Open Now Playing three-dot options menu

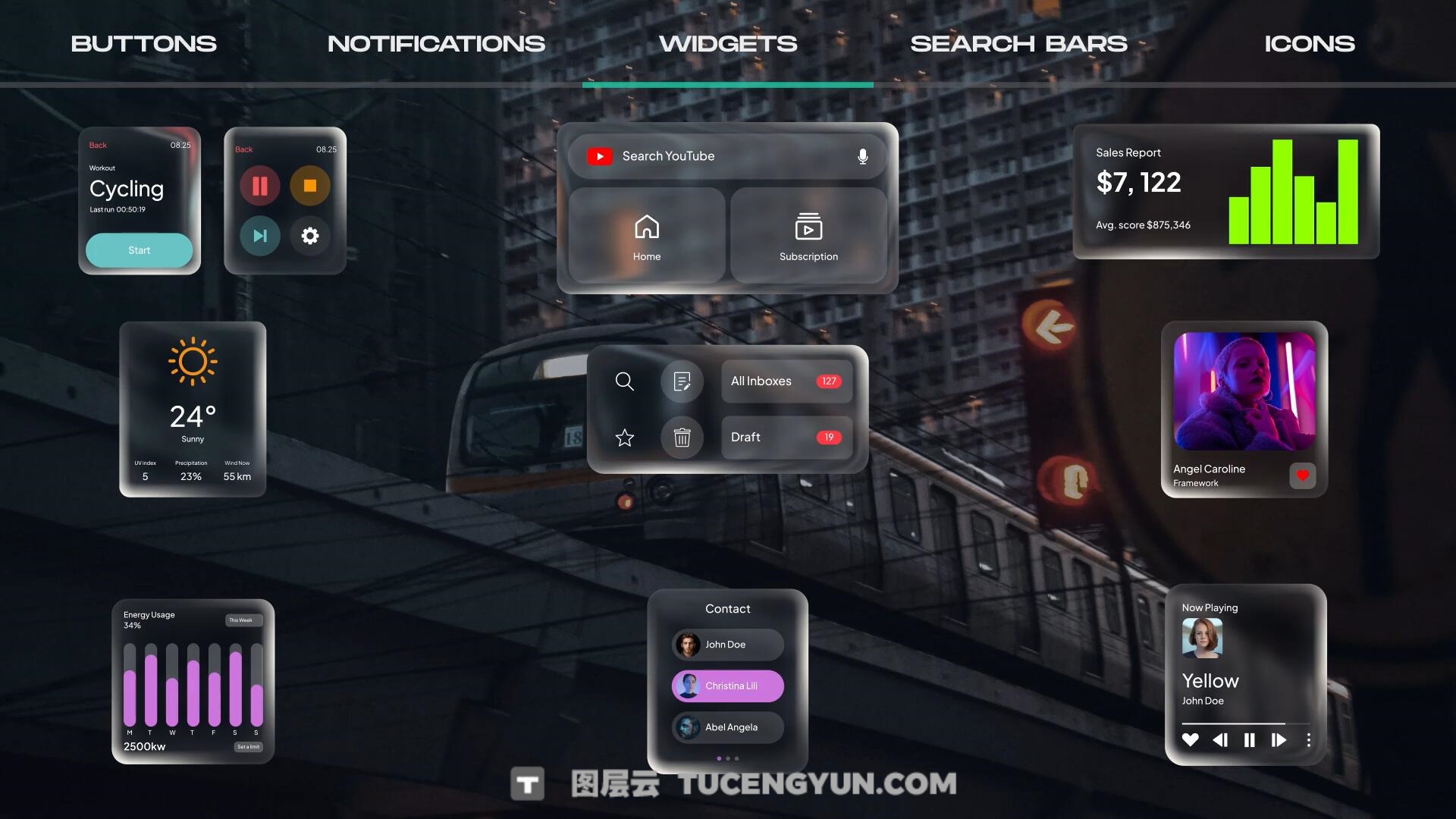coord(1308,740)
